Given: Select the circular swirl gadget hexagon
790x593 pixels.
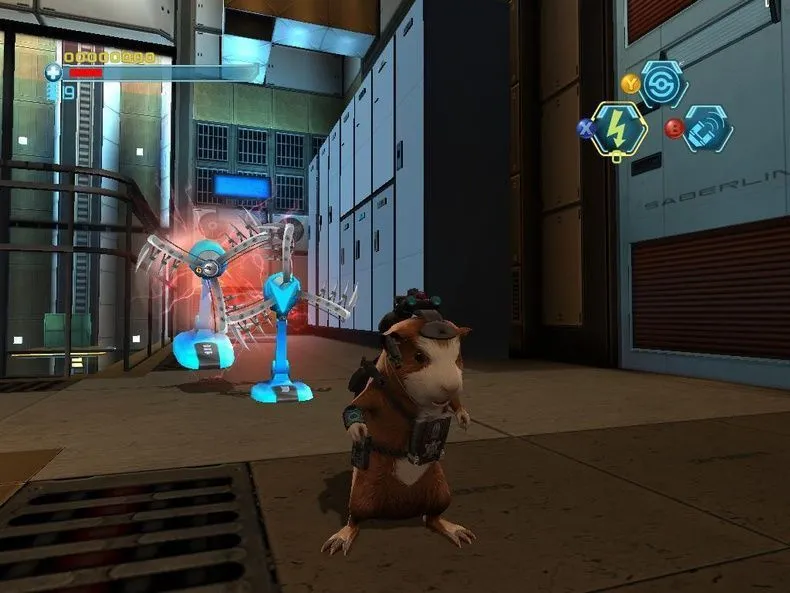Looking at the screenshot, I should [663, 84].
